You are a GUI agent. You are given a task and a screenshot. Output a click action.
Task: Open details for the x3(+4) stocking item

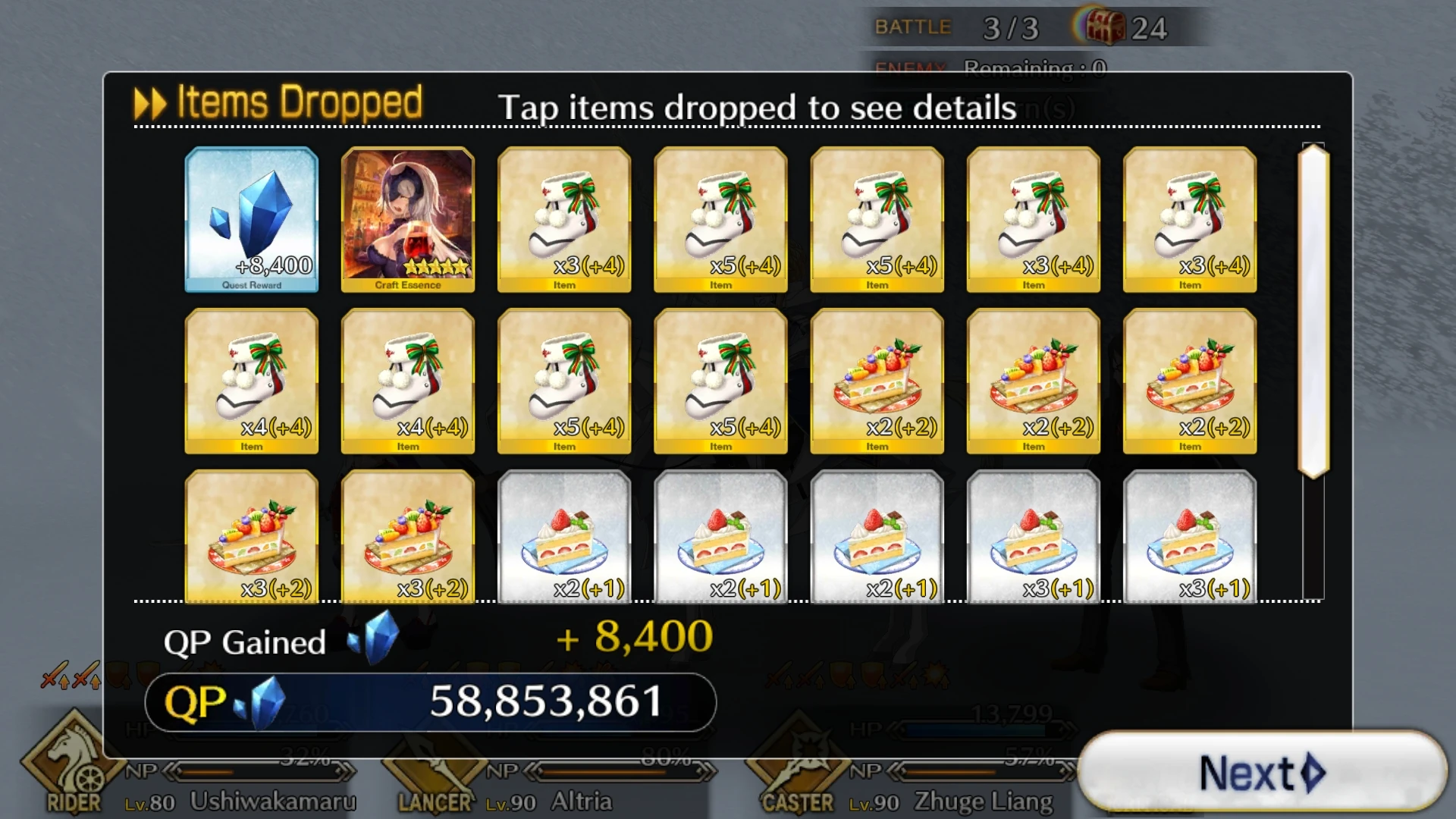(563, 220)
